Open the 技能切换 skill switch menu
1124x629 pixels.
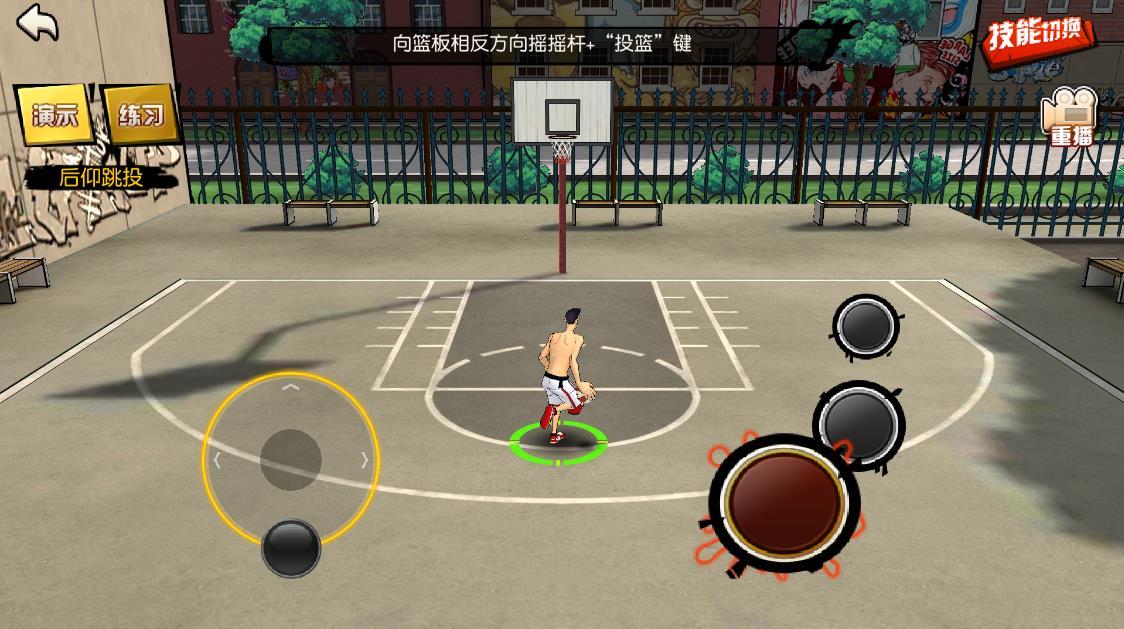coord(1039,37)
